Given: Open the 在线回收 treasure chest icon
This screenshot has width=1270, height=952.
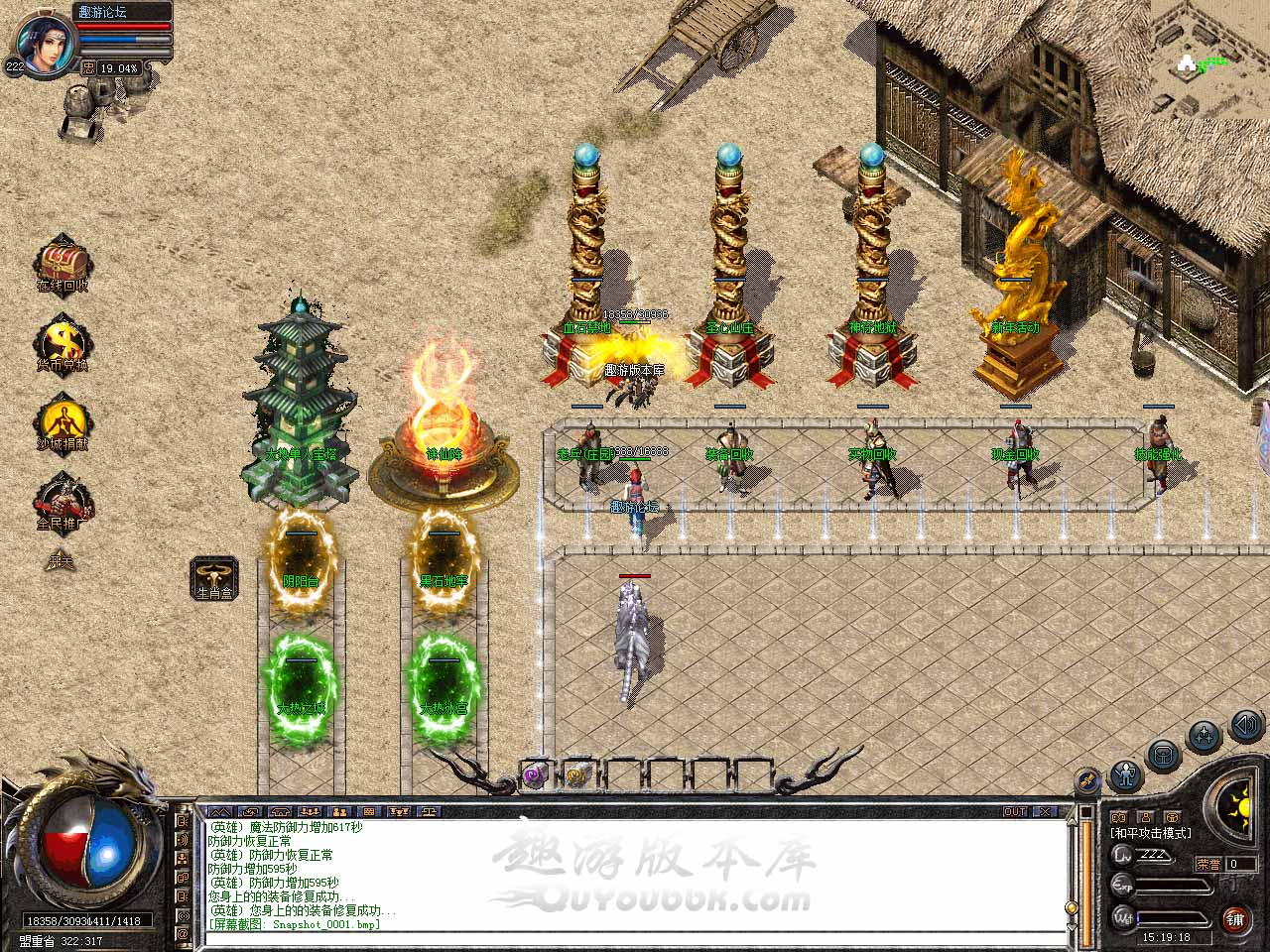Looking at the screenshot, I should coord(64,263).
